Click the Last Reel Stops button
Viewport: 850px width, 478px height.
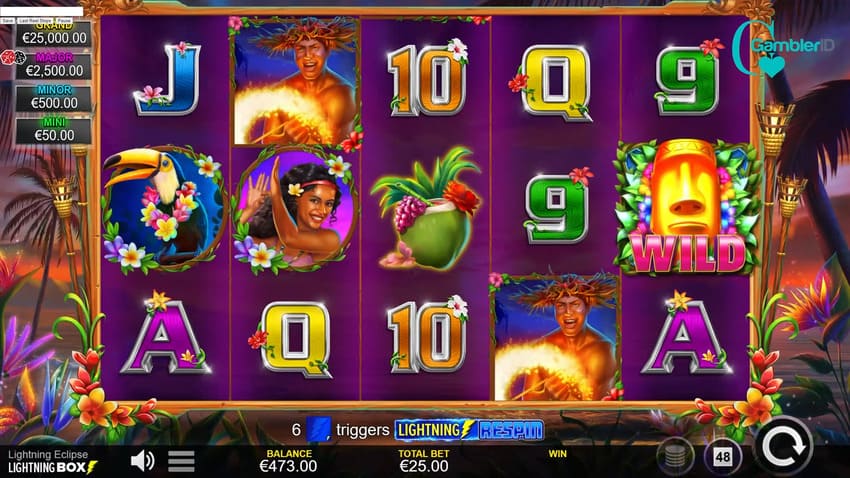[x=34, y=19]
